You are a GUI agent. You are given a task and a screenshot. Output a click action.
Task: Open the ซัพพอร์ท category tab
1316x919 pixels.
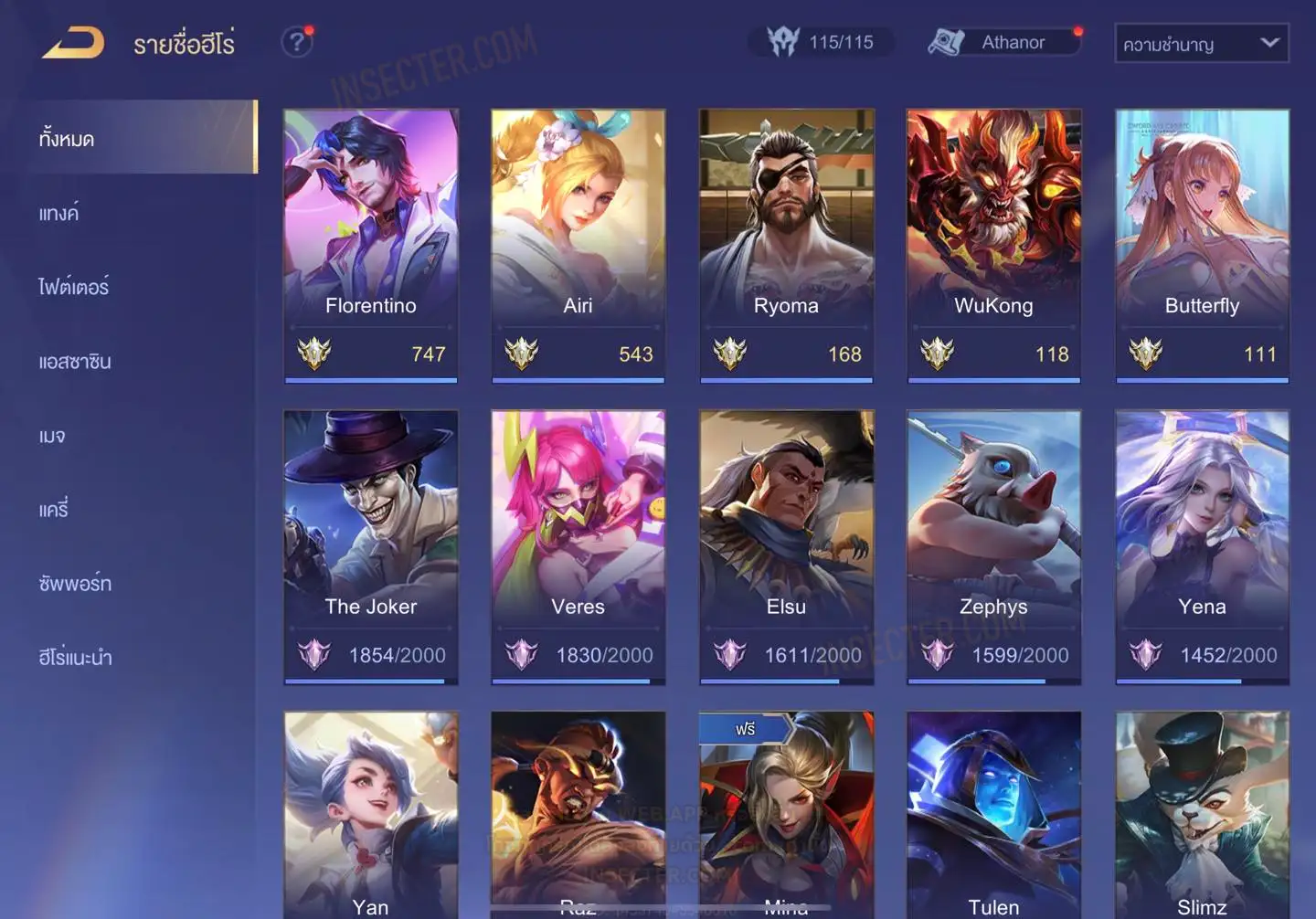(75, 584)
